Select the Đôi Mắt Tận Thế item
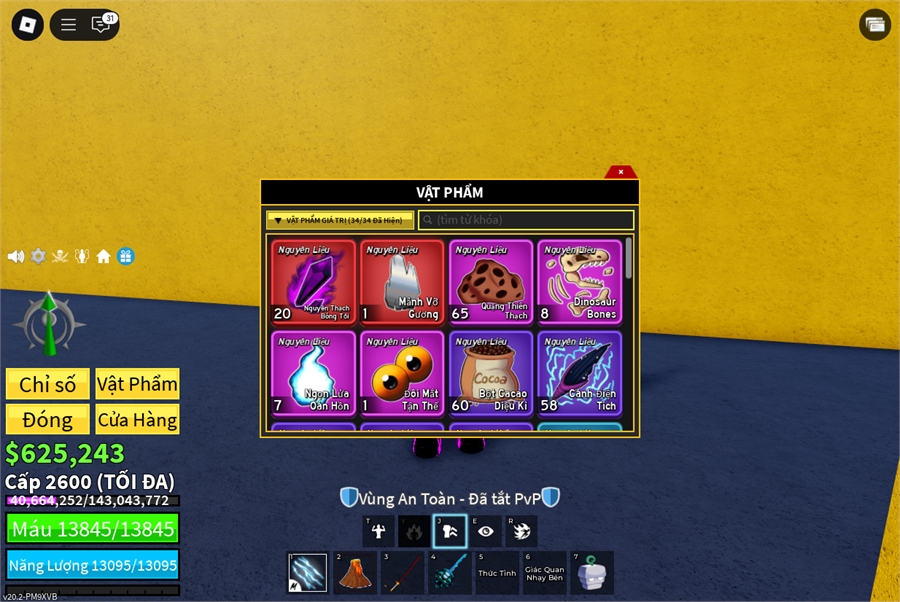900x602 pixels. click(402, 373)
